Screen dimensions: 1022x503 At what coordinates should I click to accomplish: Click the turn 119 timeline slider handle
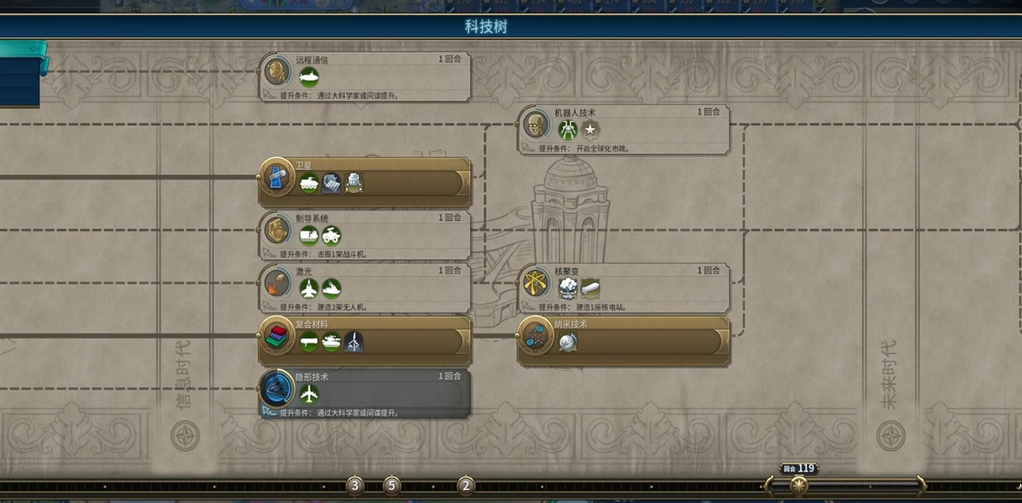click(x=798, y=485)
